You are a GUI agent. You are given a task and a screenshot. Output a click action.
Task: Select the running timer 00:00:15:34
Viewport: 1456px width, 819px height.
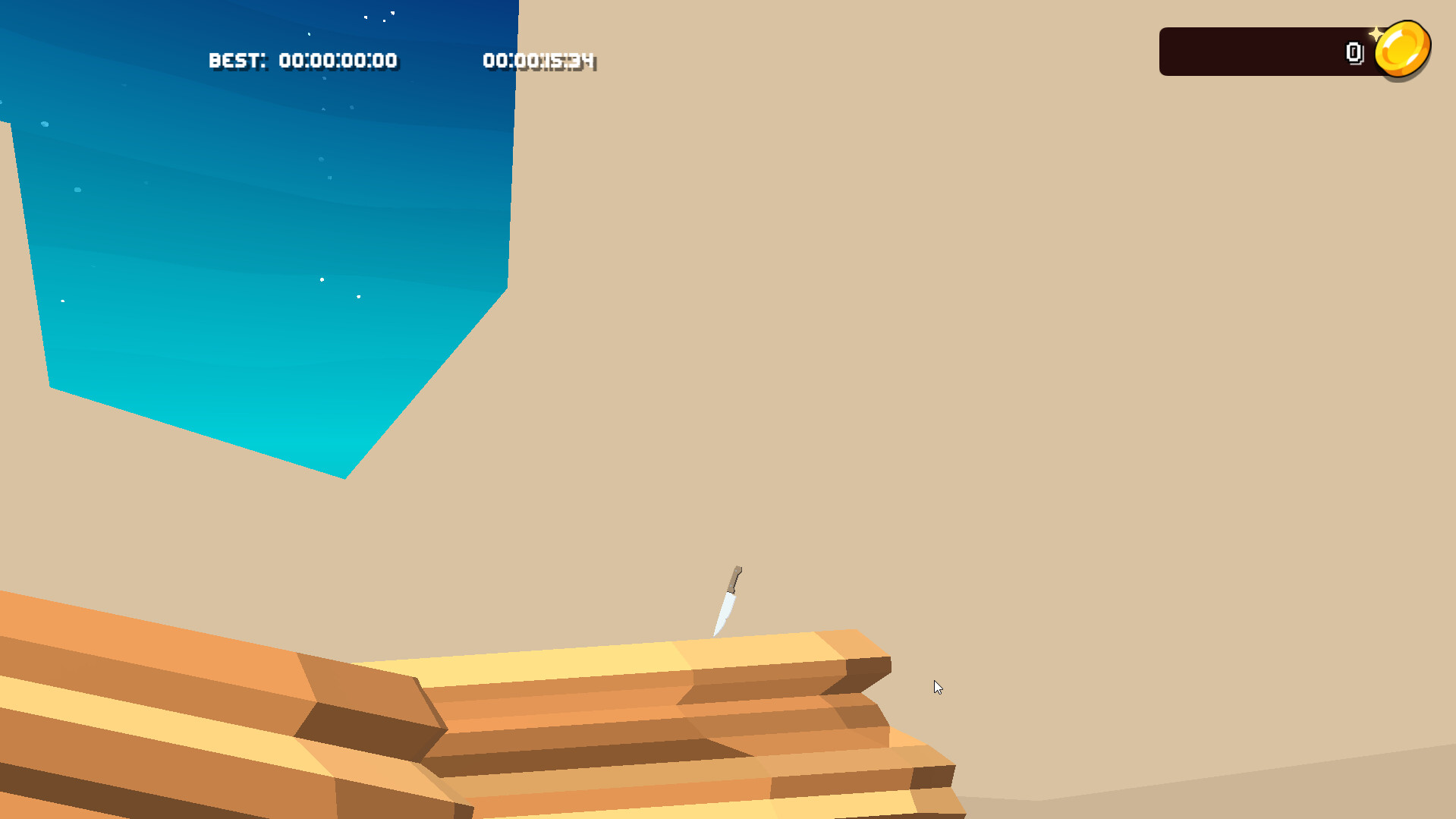539,61
